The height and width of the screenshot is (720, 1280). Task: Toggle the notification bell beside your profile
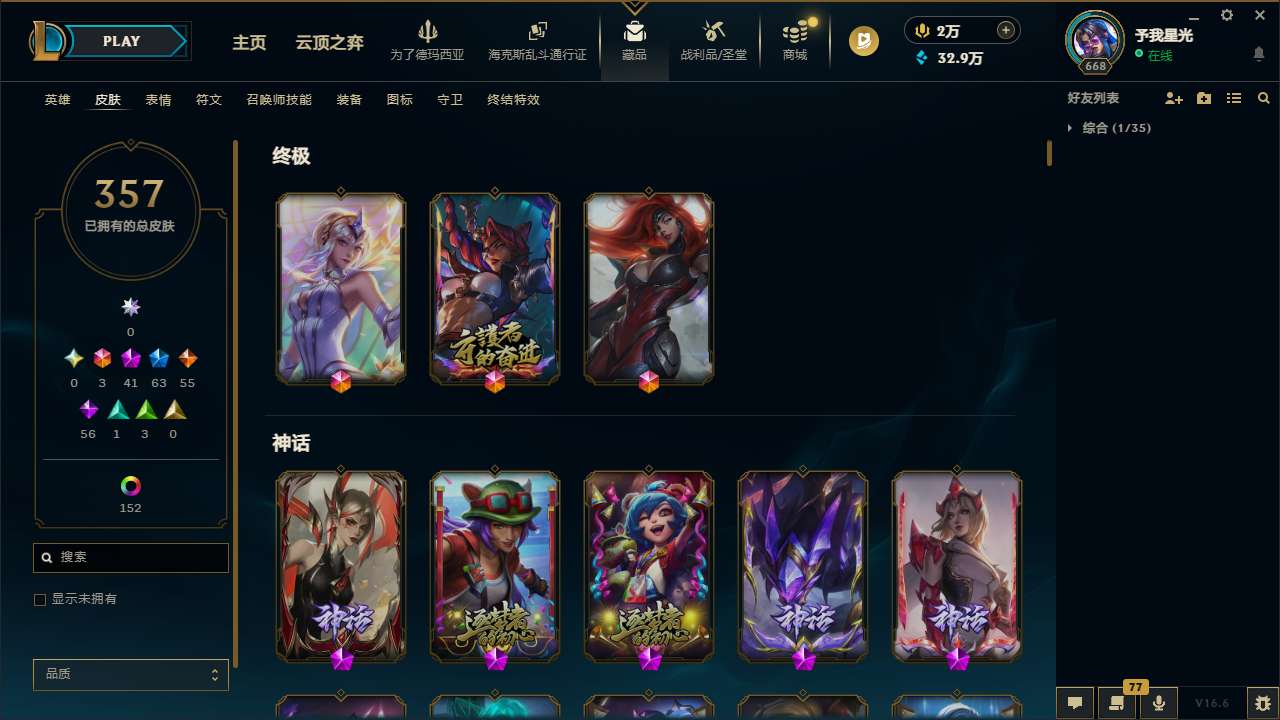coord(1258,52)
